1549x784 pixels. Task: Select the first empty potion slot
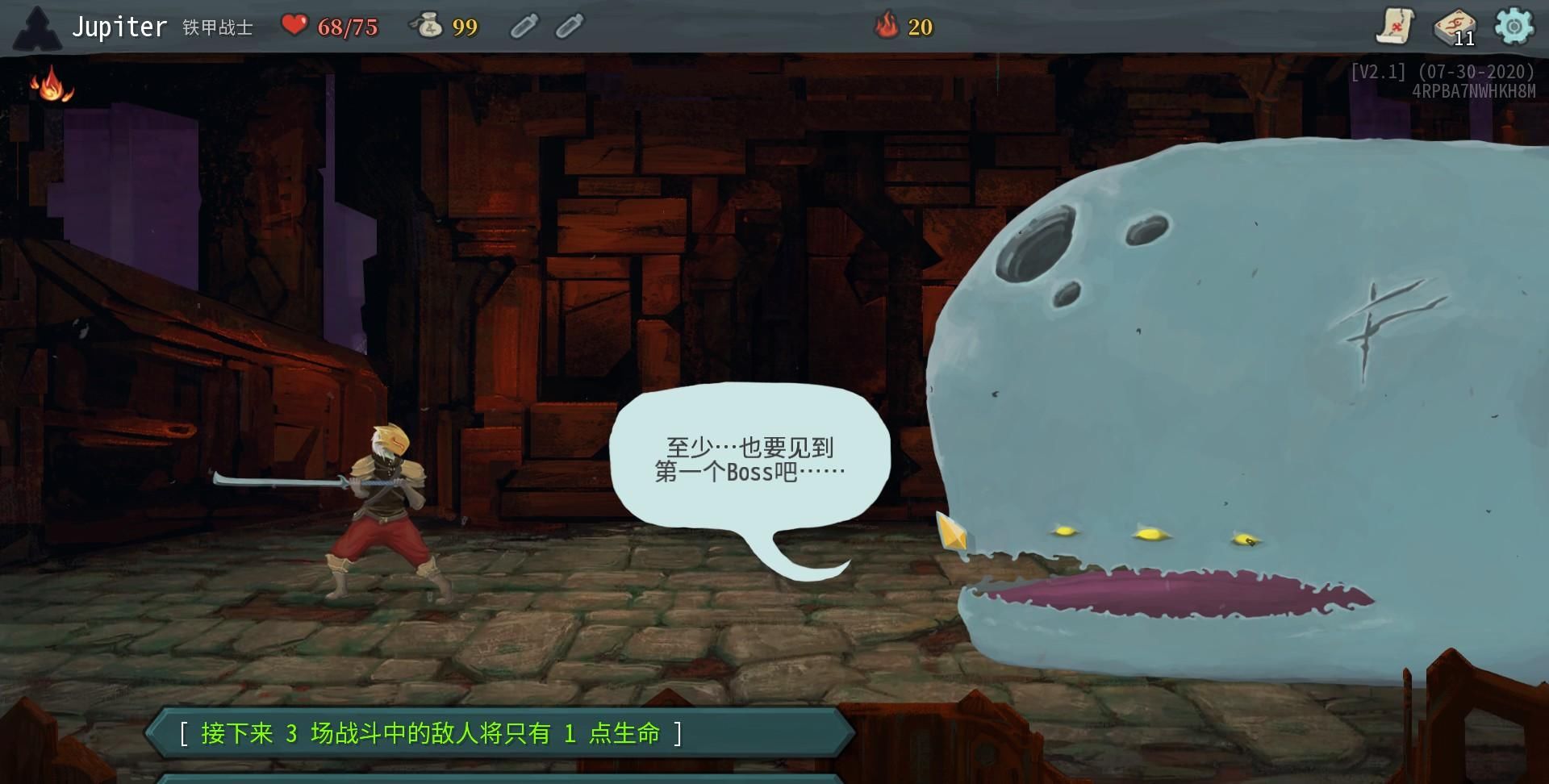coord(524,26)
